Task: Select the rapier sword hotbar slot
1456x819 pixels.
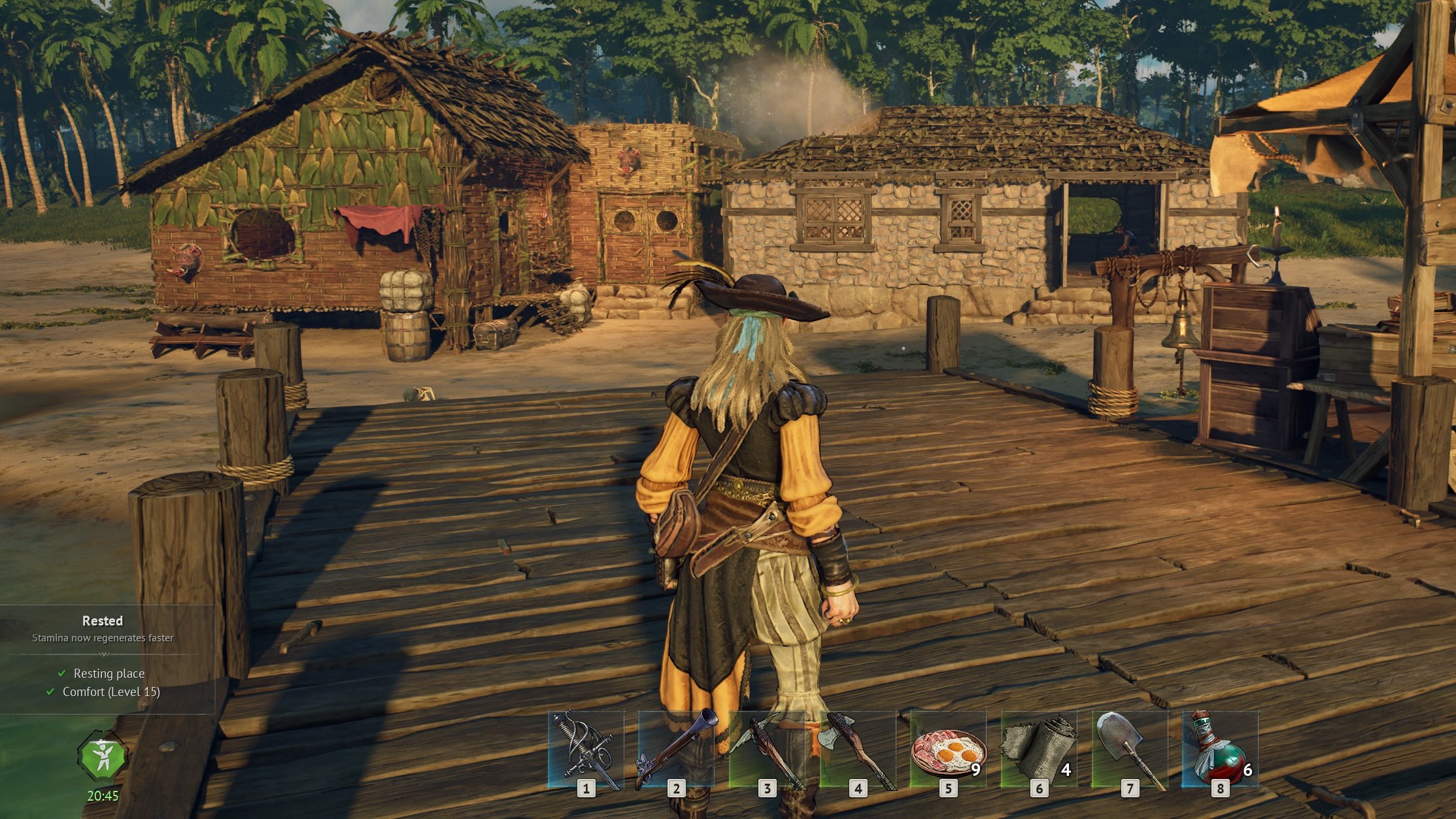Action: pyautogui.click(x=586, y=750)
